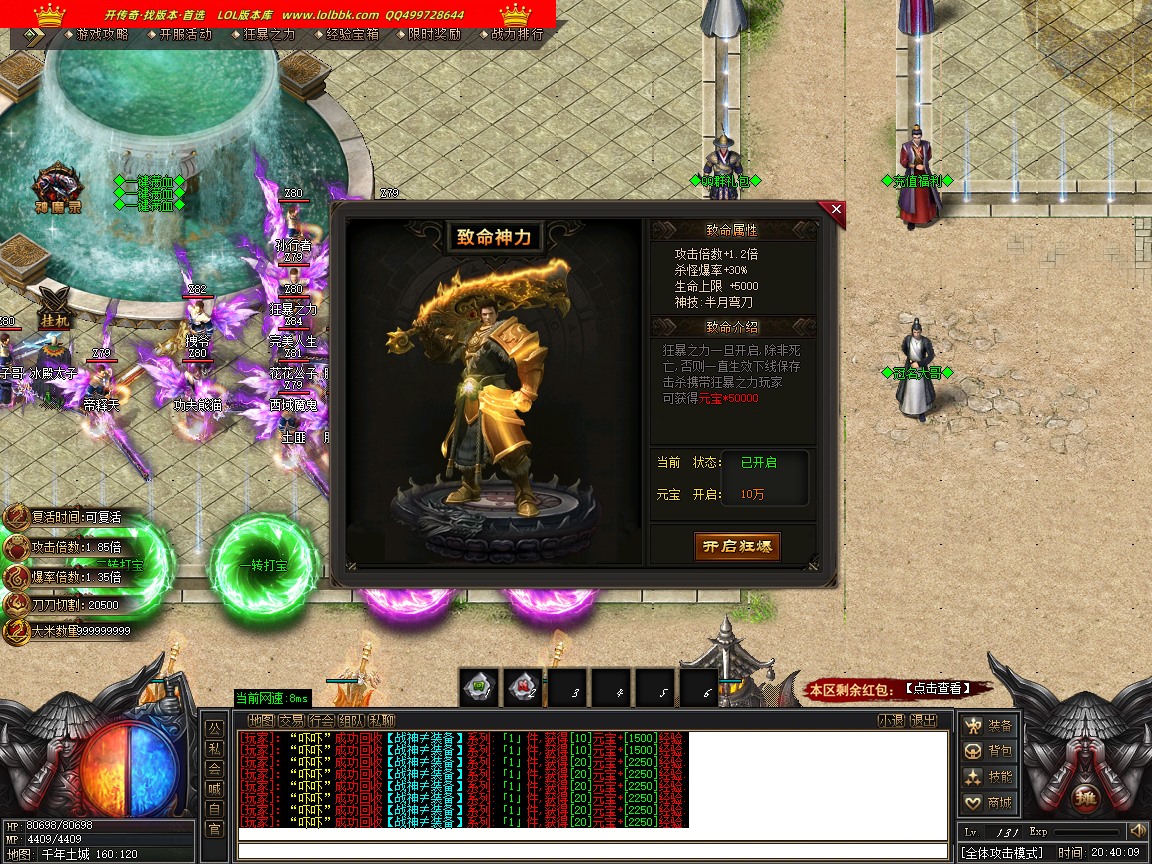Open the 游戏攻略 menu entry
This screenshot has width=1152, height=864.
pyautogui.click(x=102, y=34)
